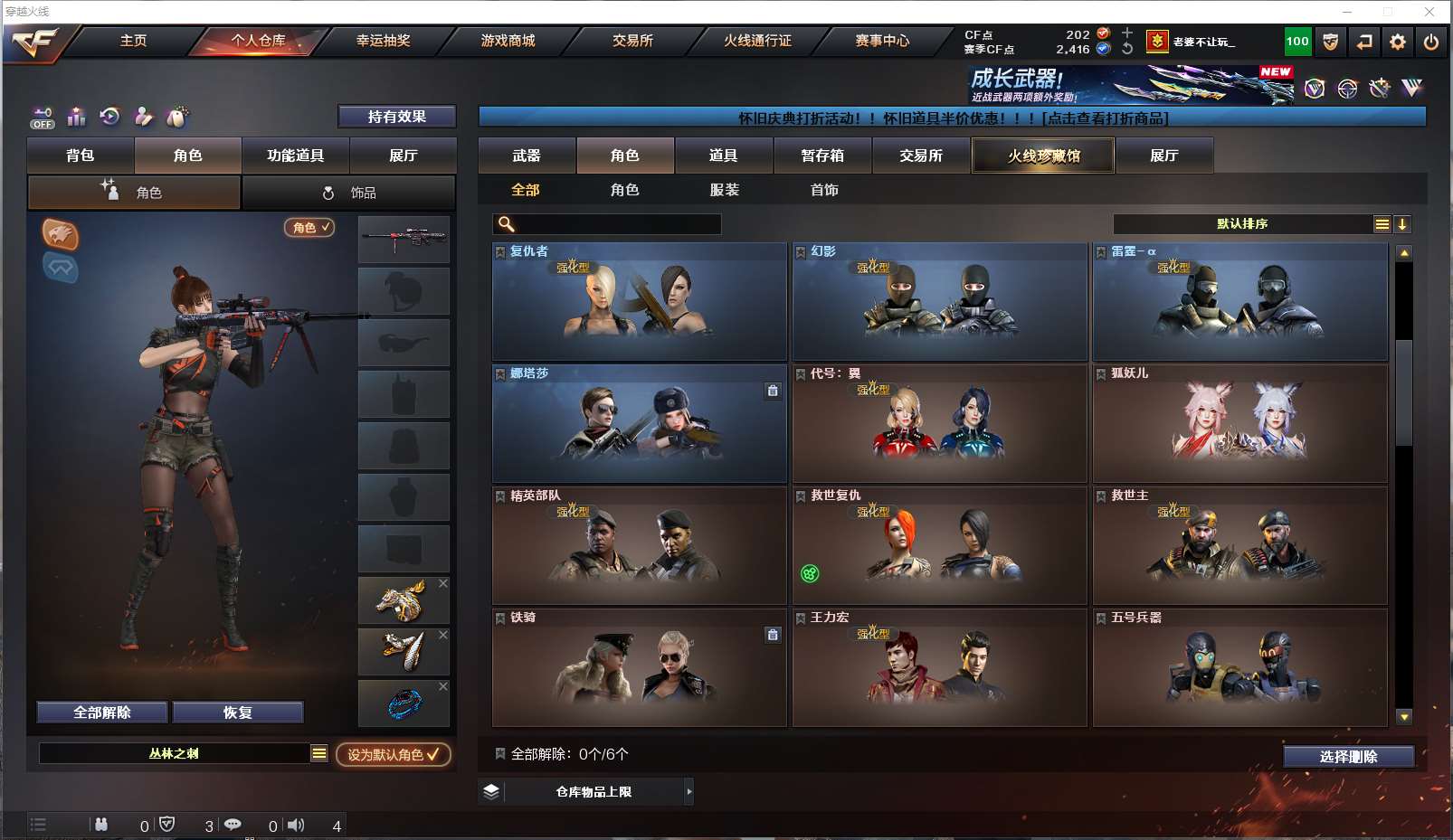Viewport: 1453px width, 840px height.
Task: Choose the 复仇者 character card
Action: click(639, 301)
